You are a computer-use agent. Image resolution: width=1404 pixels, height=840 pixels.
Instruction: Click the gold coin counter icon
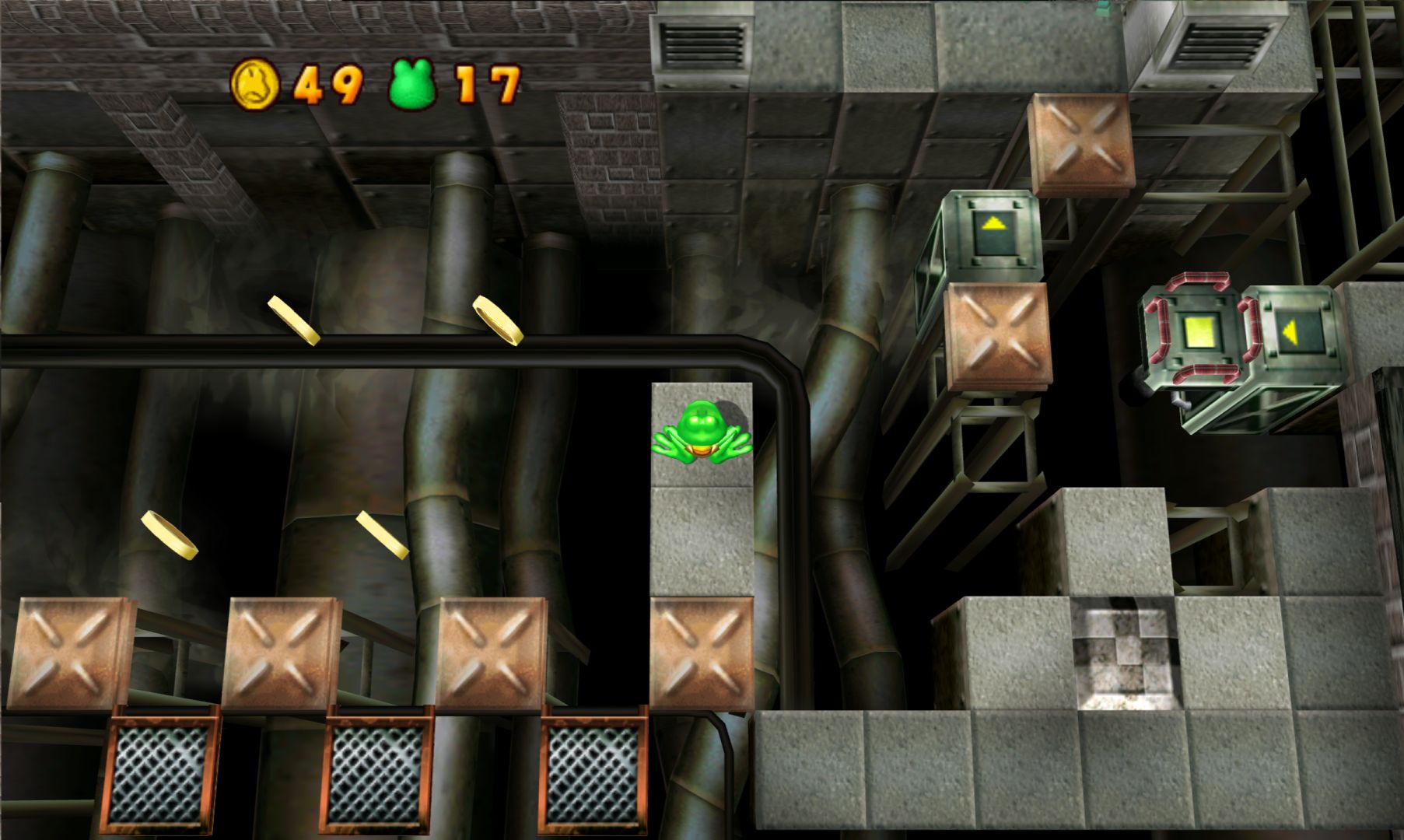point(254,84)
